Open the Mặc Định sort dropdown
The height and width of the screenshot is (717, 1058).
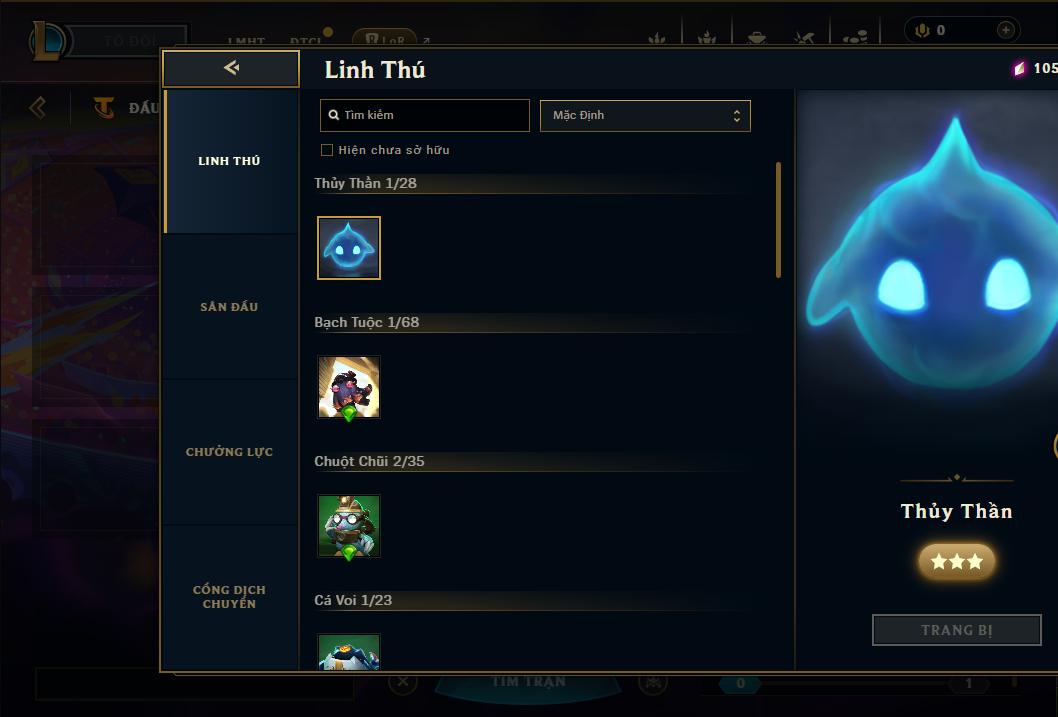click(645, 115)
